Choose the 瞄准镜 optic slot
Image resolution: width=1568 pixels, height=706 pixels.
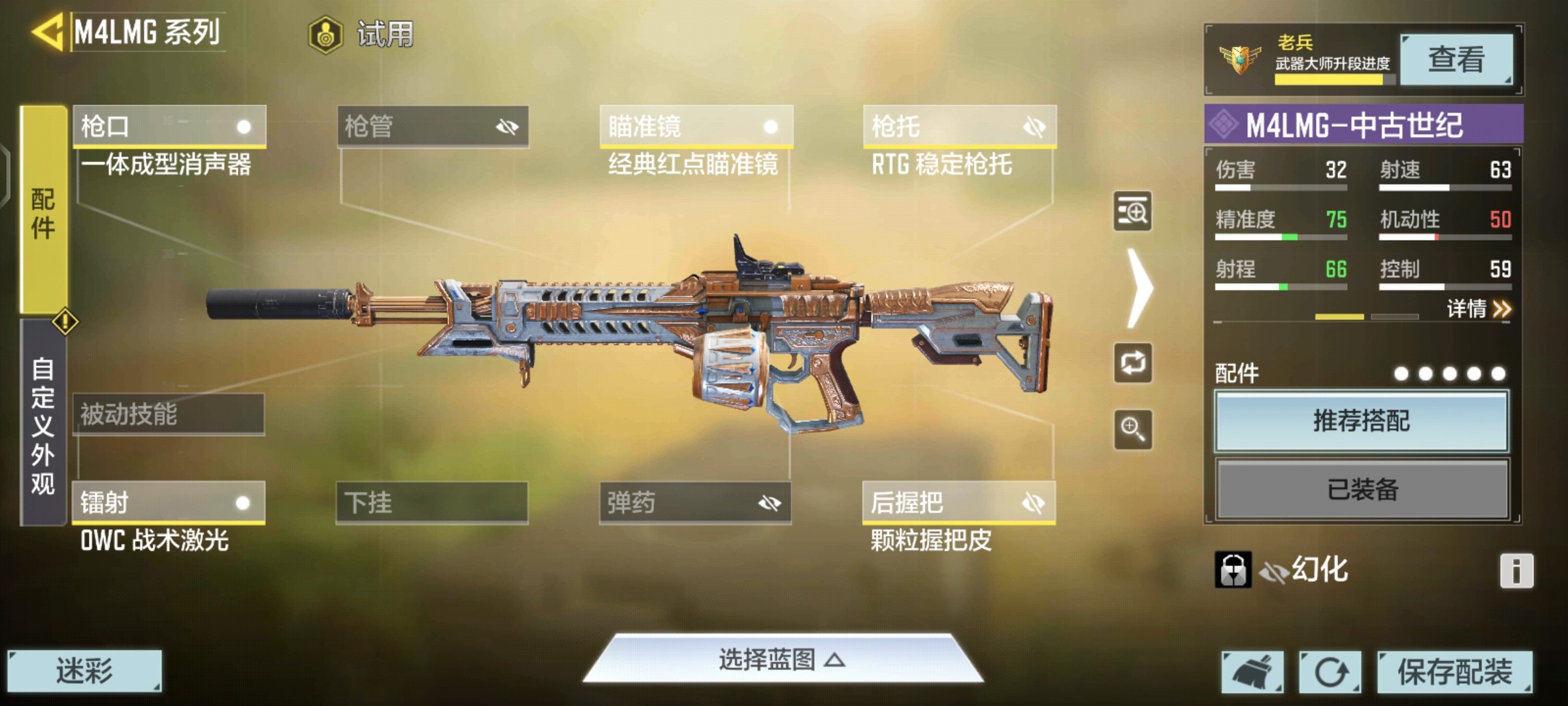point(696,126)
